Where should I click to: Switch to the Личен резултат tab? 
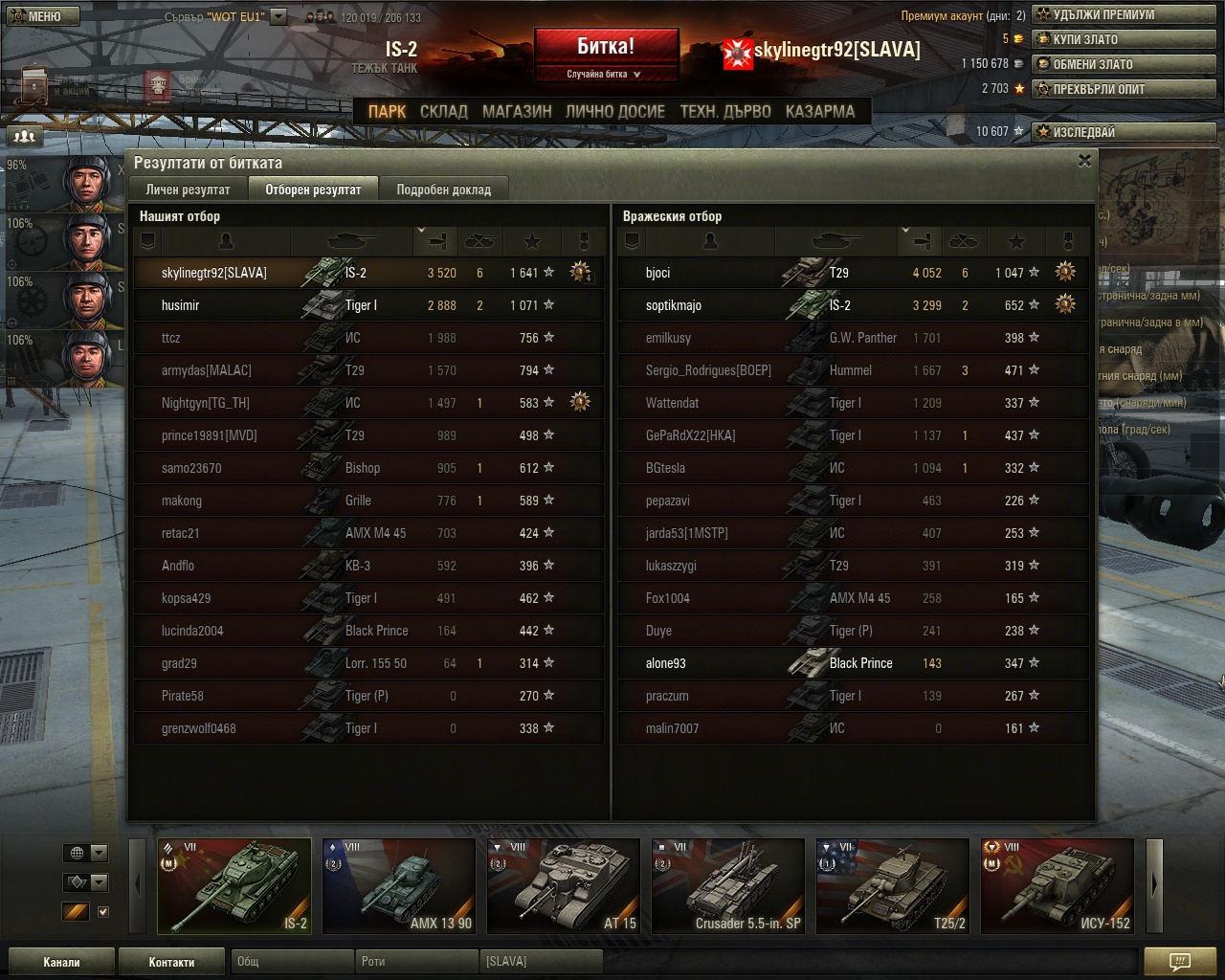(x=188, y=189)
